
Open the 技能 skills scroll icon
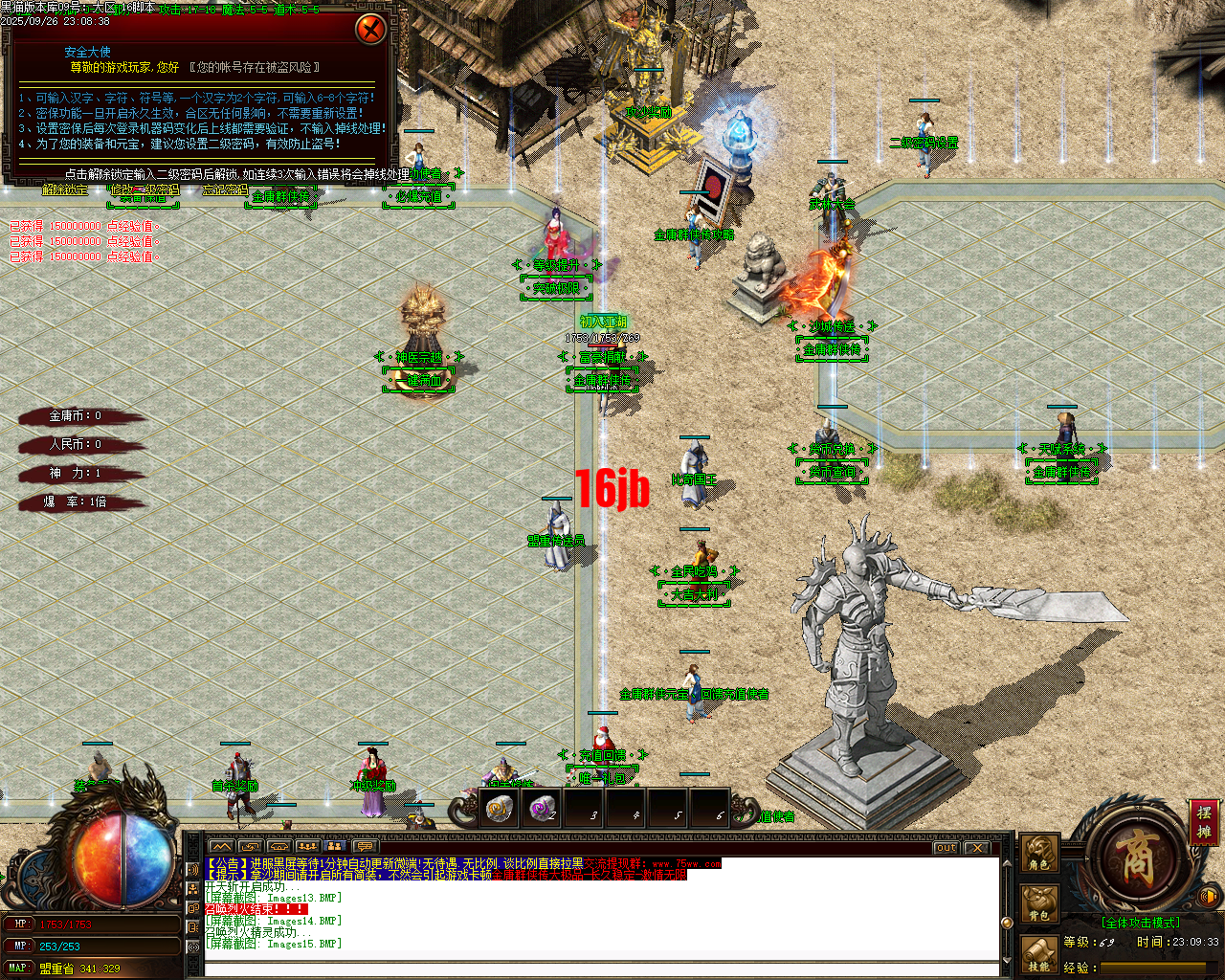(x=1038, y=954)
